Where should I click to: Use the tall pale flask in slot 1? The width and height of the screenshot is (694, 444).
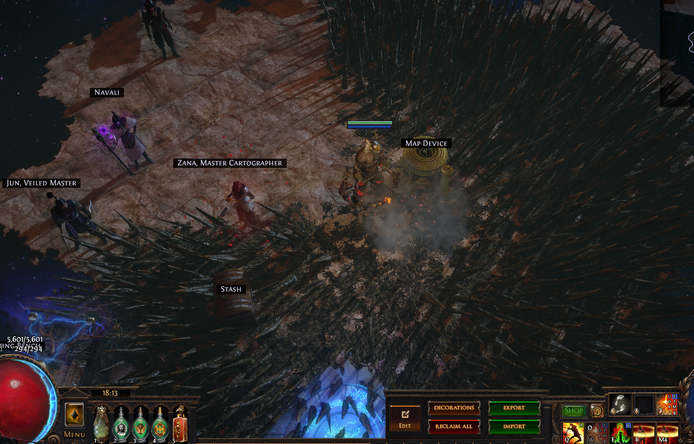[101, 424]
